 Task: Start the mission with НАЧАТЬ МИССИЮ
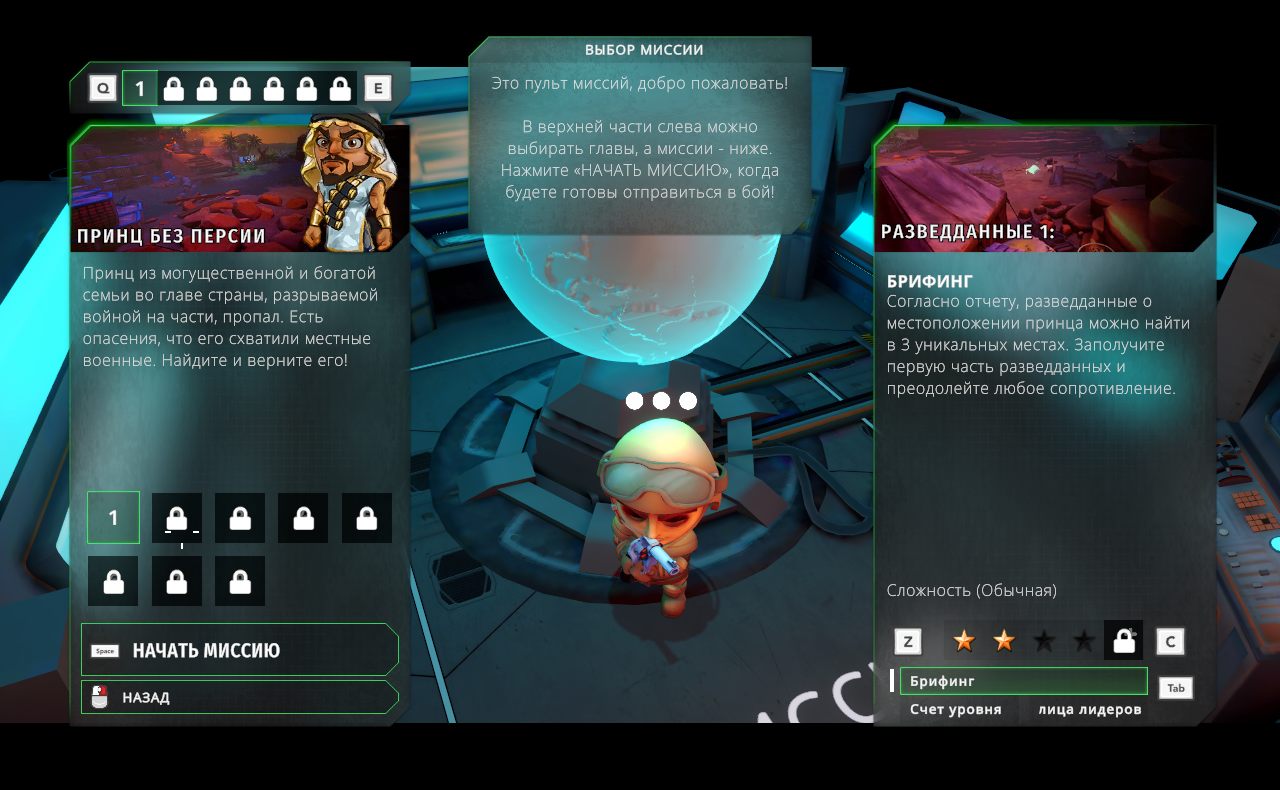pyautogui.click(x=240, y=651)
